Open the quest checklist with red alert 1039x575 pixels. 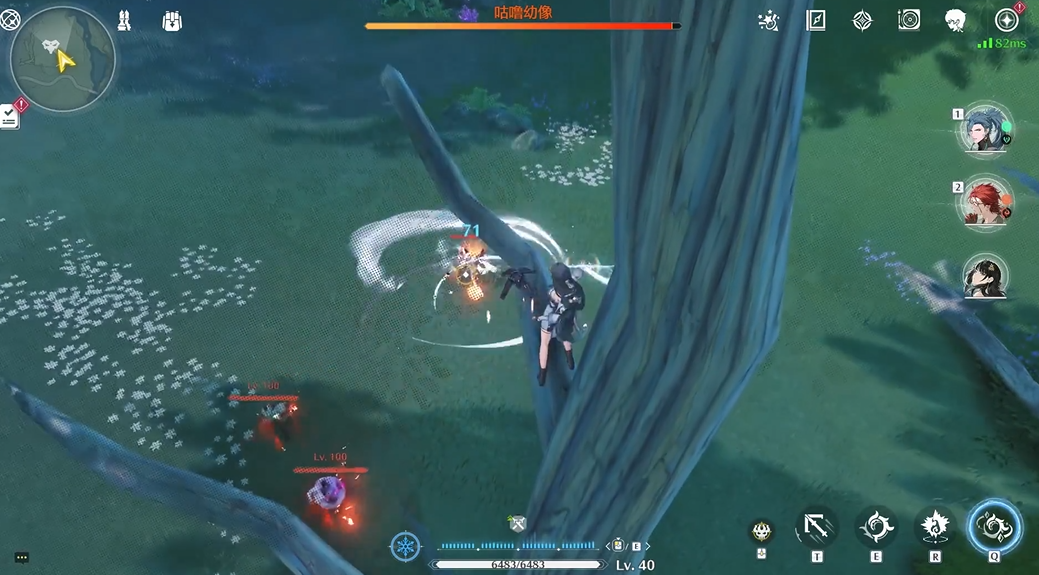coord(11,115)
